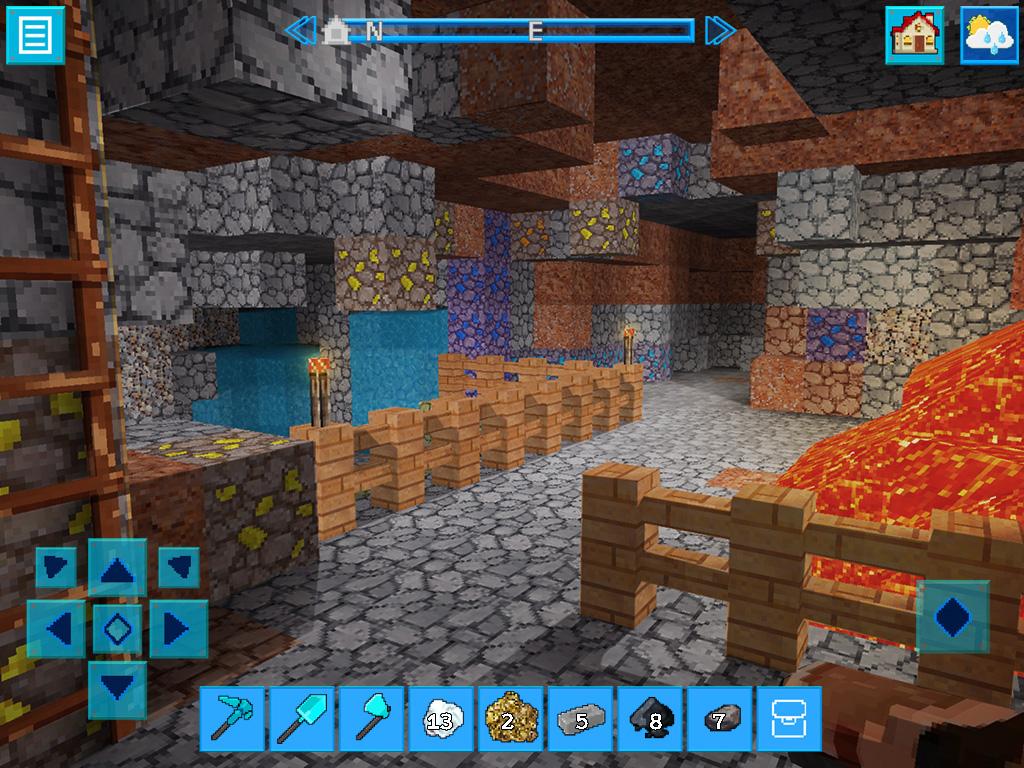1024x768 pixels.
Task: Rotate compass with the right double arrow
Action: pos(720,31)
